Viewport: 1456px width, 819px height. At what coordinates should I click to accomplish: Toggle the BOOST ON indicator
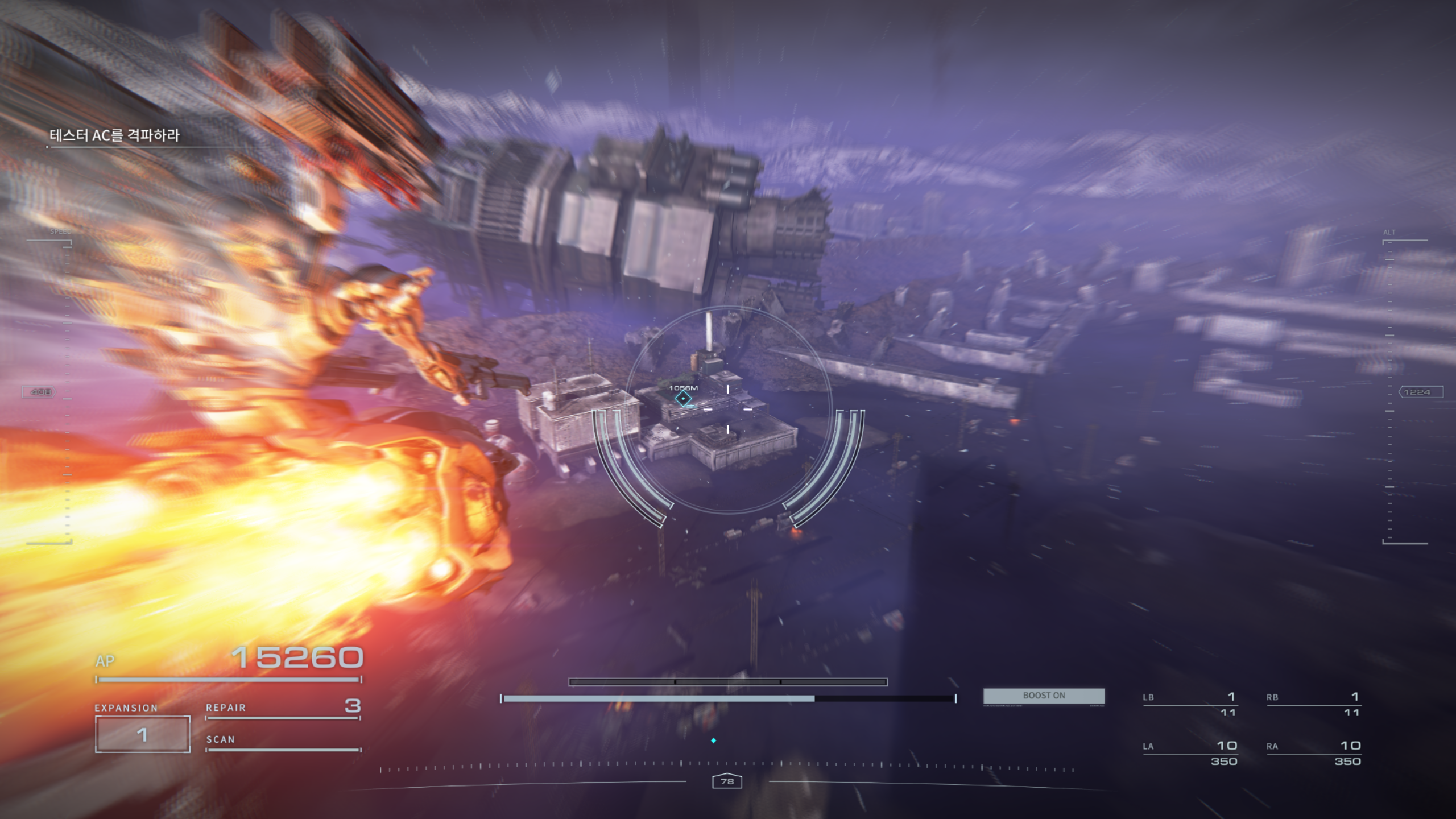coord(1044,696)
